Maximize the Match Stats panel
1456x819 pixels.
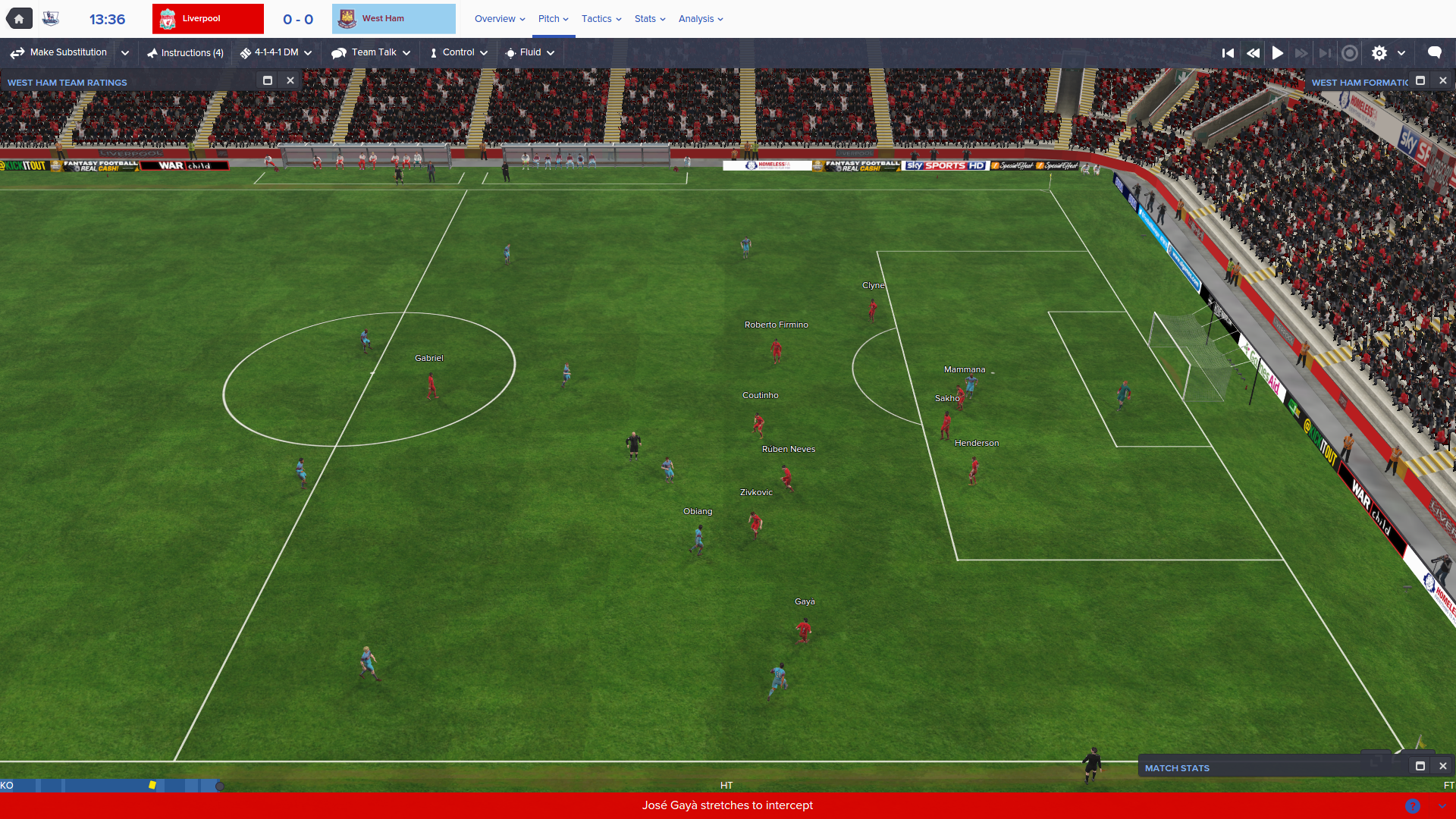(1420, 766)
